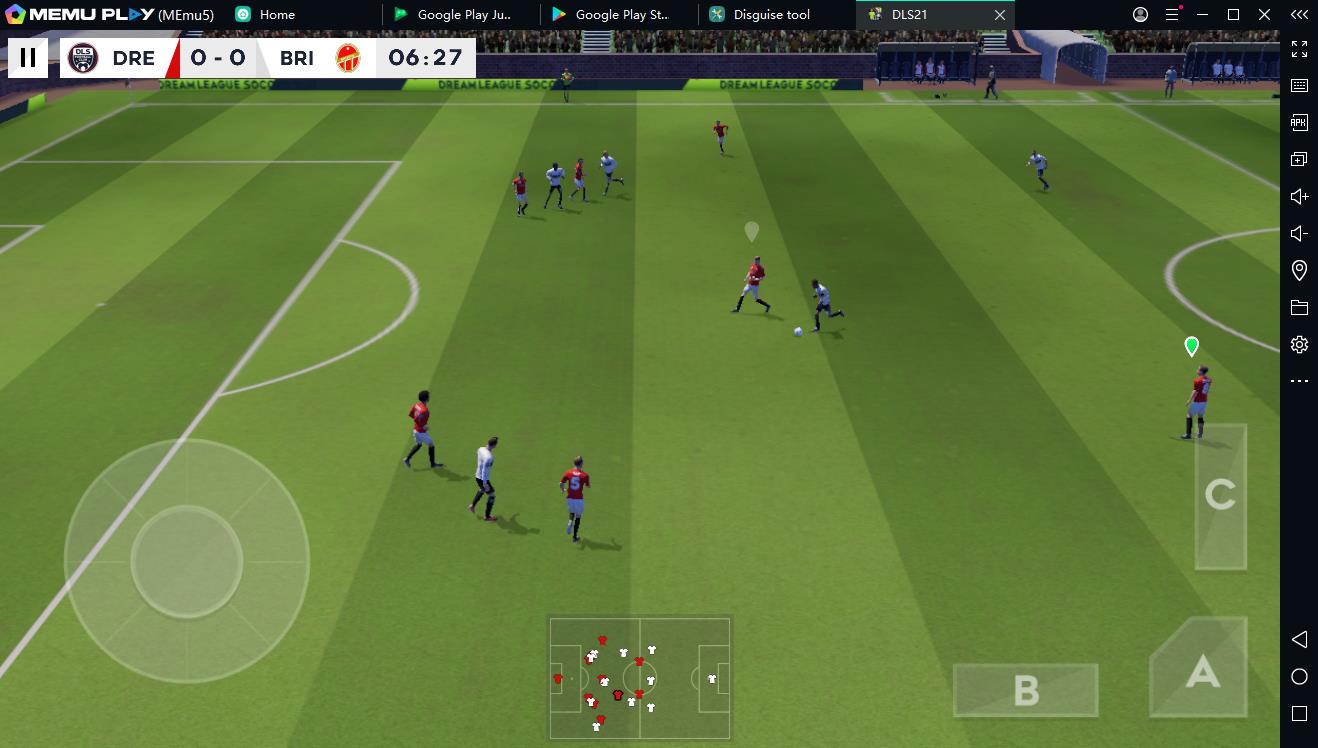Screen dimensions: 1318x748
Task: Close the DLS21 emulator tab
Action: click(1000, 15)
